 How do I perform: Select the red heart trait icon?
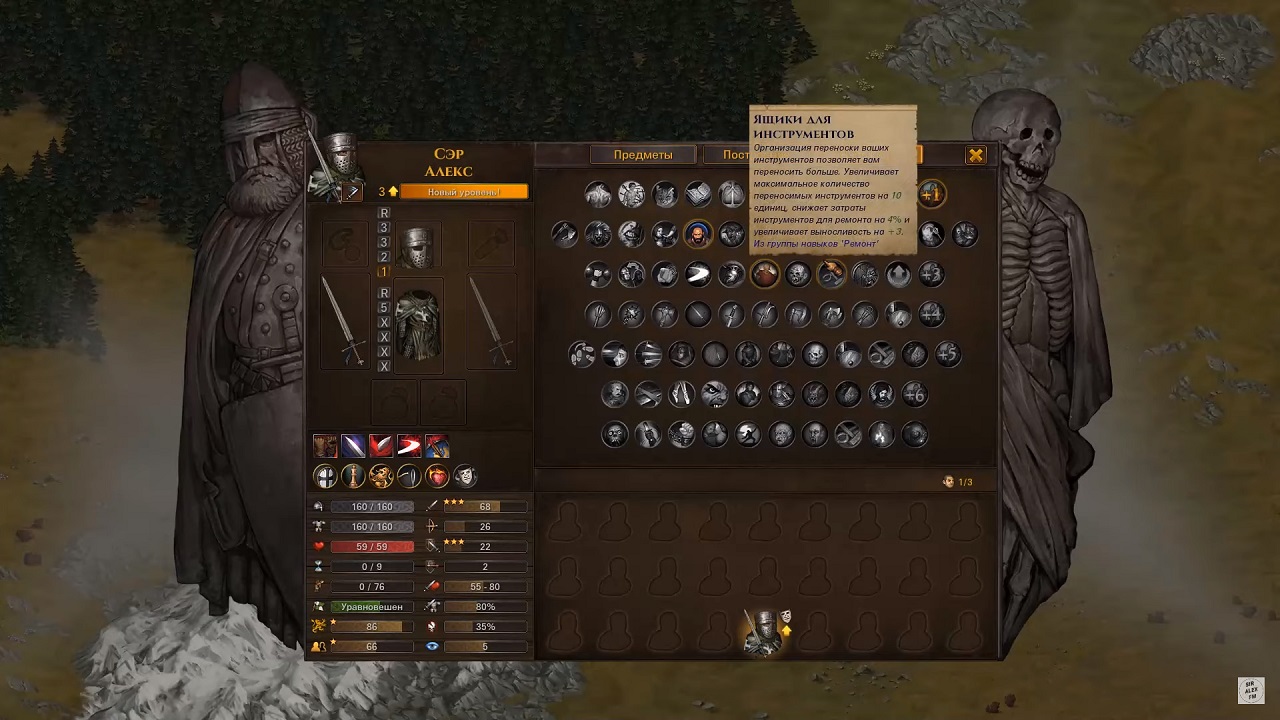437,476
